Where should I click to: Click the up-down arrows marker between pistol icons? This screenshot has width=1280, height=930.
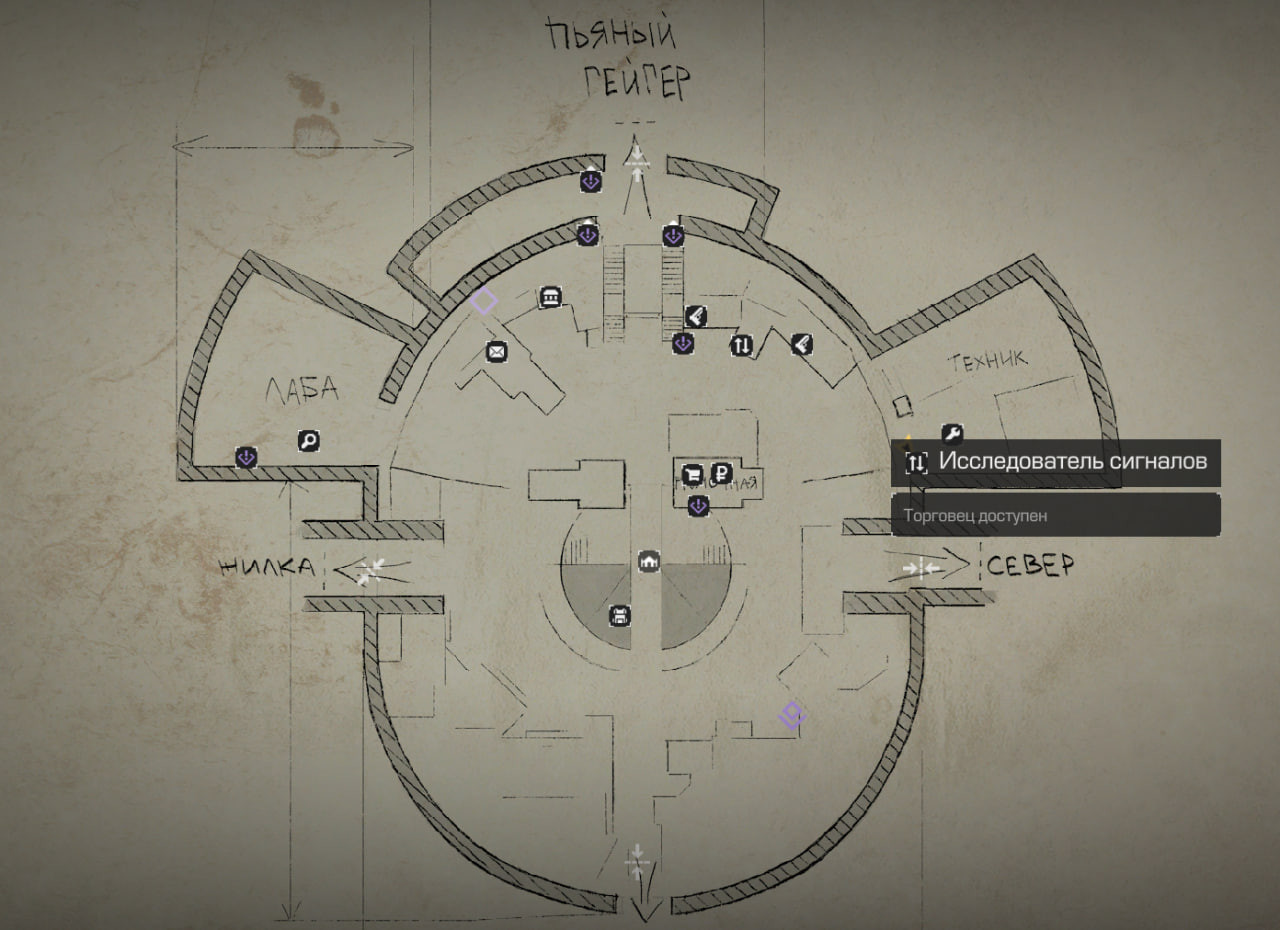click(x=741, y=346)
